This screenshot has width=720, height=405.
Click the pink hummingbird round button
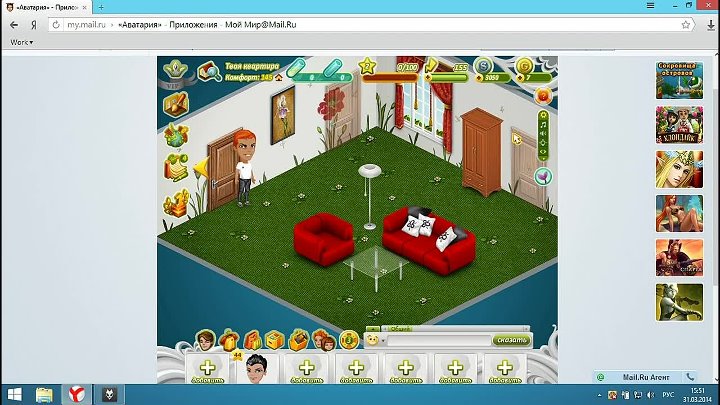[543, 177]
